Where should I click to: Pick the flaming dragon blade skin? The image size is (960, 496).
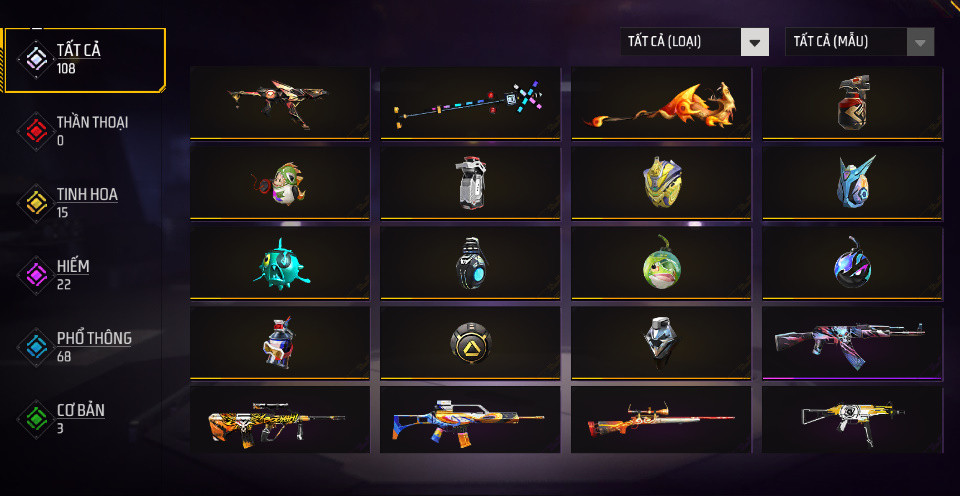click(x=661, y=102)
